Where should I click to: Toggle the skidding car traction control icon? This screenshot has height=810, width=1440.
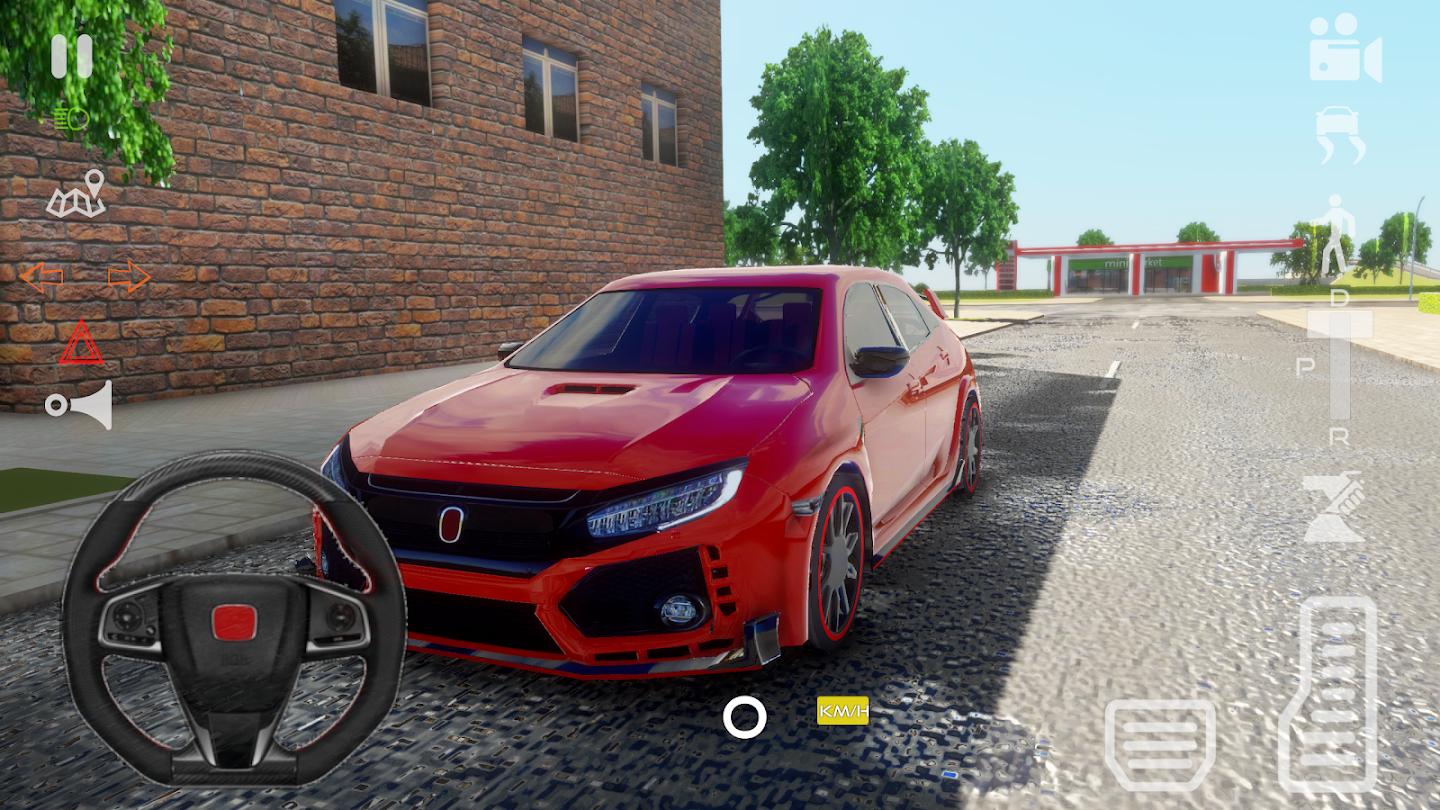pos(1340,135)
